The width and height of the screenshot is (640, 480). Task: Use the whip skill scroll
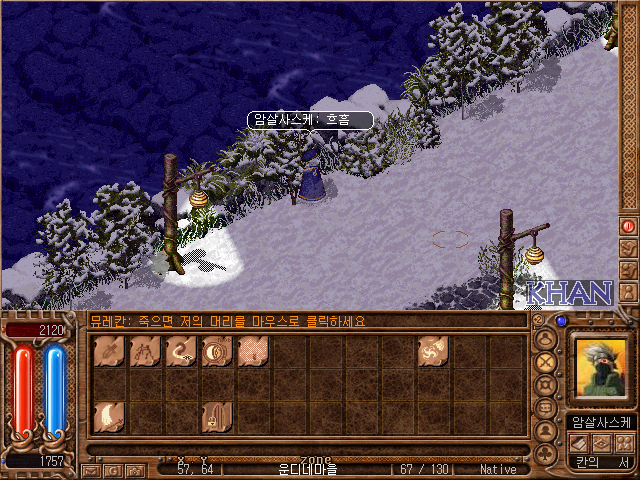[x=181, y=351]
